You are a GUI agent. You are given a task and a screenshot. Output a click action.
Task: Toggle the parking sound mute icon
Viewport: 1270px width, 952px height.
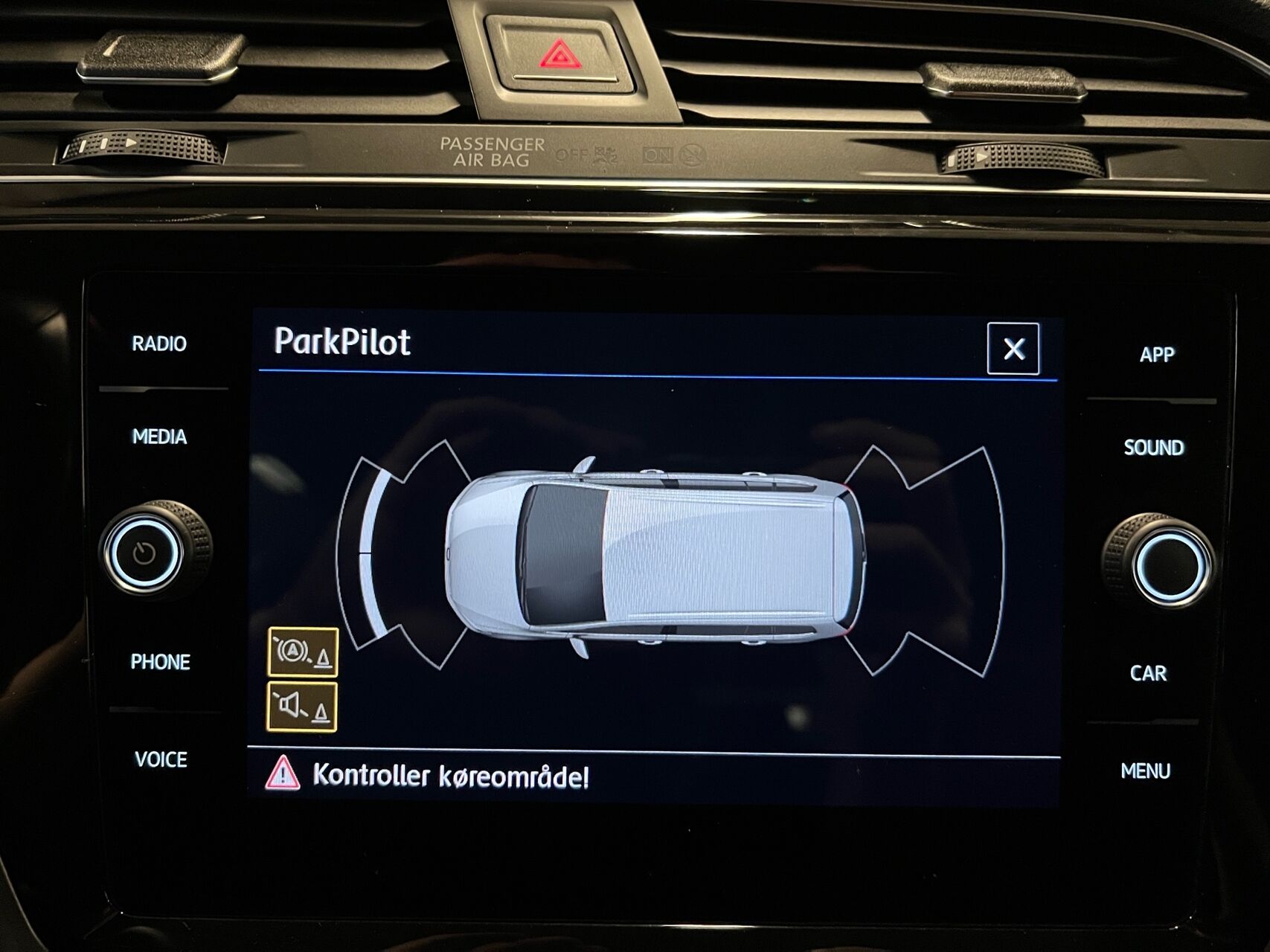[302, 707]
